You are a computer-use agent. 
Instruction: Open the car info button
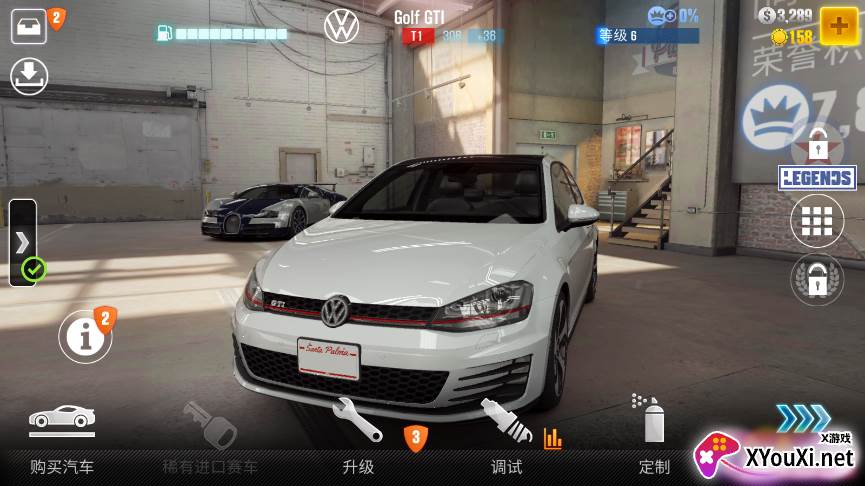click(x=85, y=337)
